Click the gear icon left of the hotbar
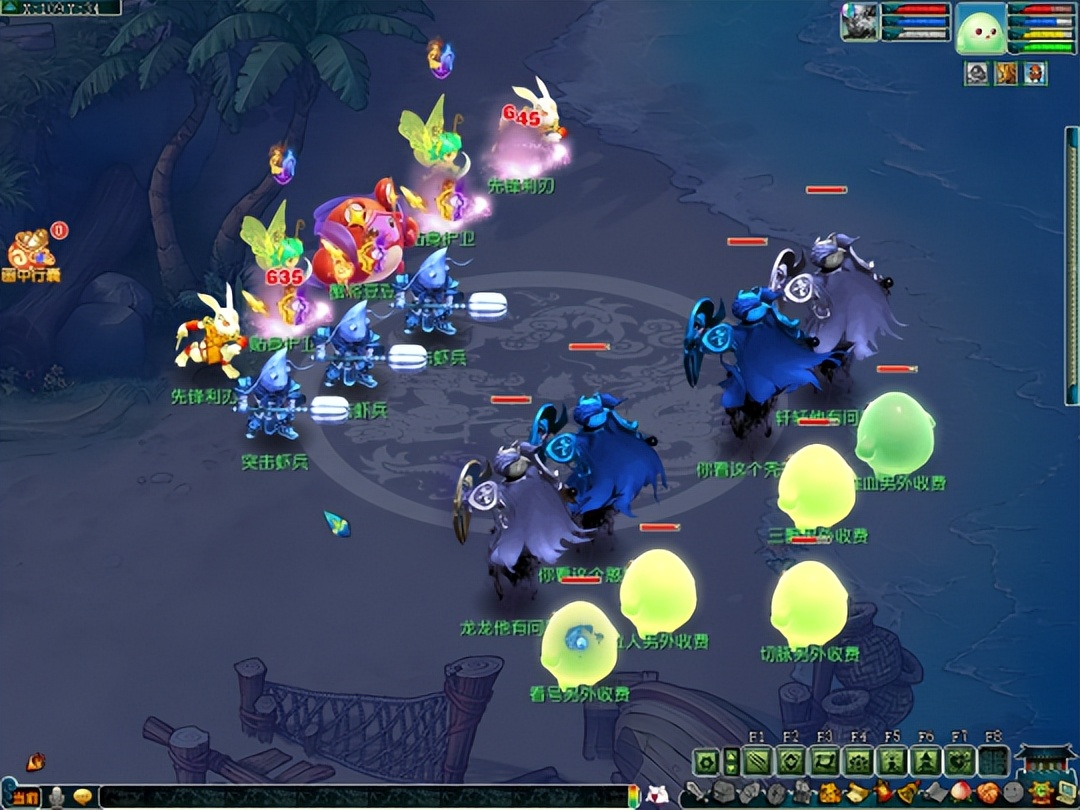Image resolution: width=1080 pixels, height=810 pixels. (x=706, y=761)
